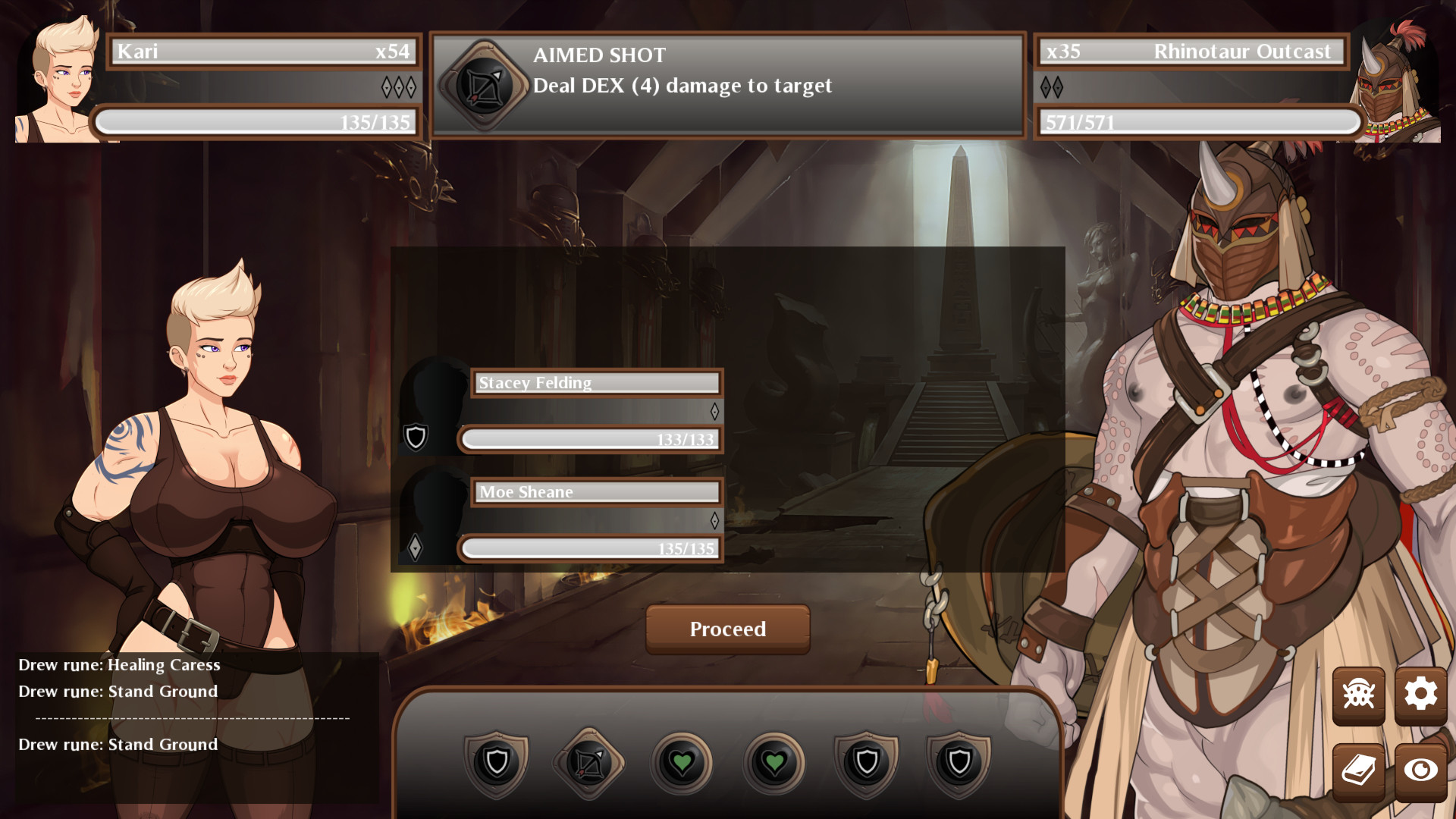Select the first Healing Caress heart rune

[x=681, y=762]
